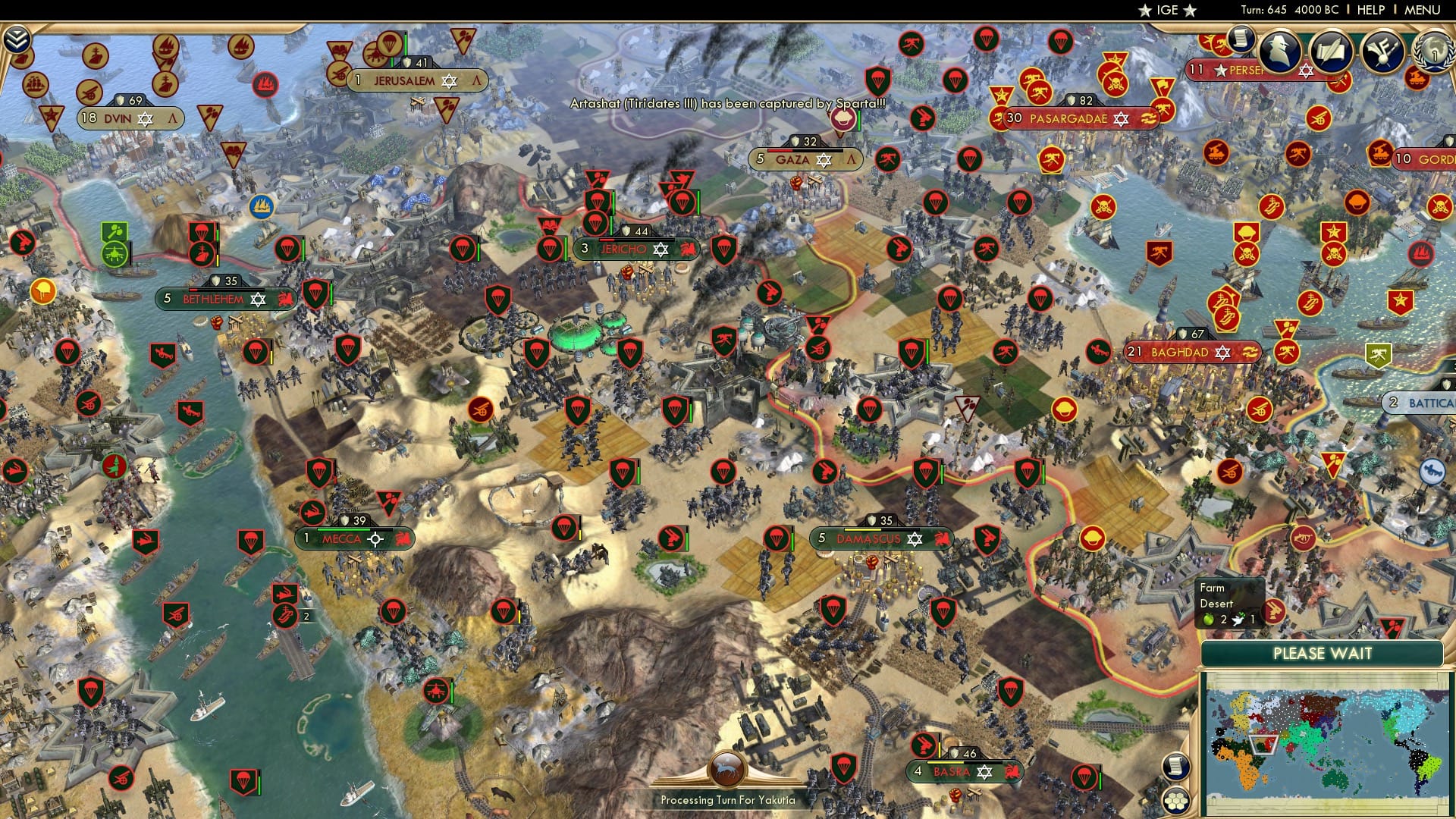1456x819 pixels.
Task: Open the espionage overview spy icon
Action: (1278, 51)
